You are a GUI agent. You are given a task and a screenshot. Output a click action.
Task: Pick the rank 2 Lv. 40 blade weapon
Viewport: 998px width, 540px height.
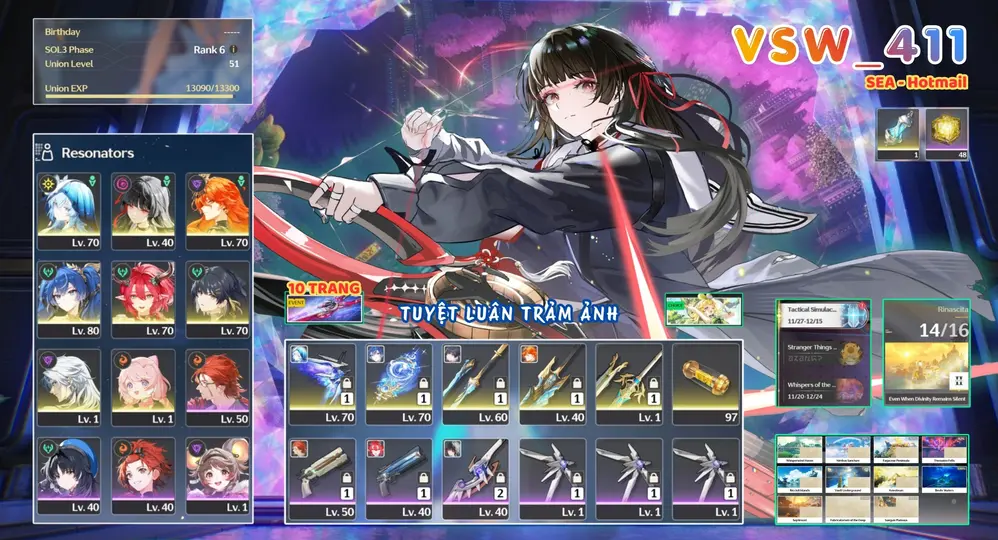(x=475, y=478)
